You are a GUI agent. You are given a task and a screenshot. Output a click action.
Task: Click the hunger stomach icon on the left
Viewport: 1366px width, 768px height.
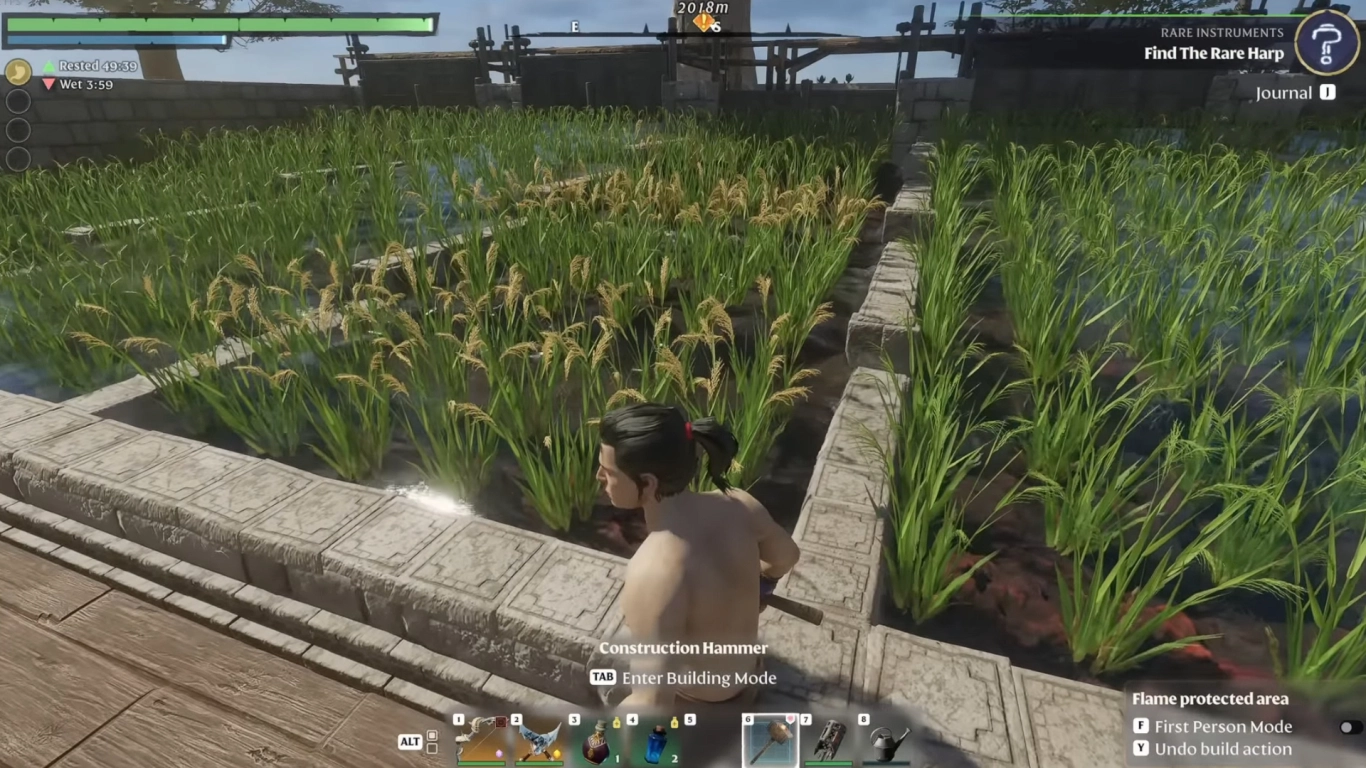(18, 72)
